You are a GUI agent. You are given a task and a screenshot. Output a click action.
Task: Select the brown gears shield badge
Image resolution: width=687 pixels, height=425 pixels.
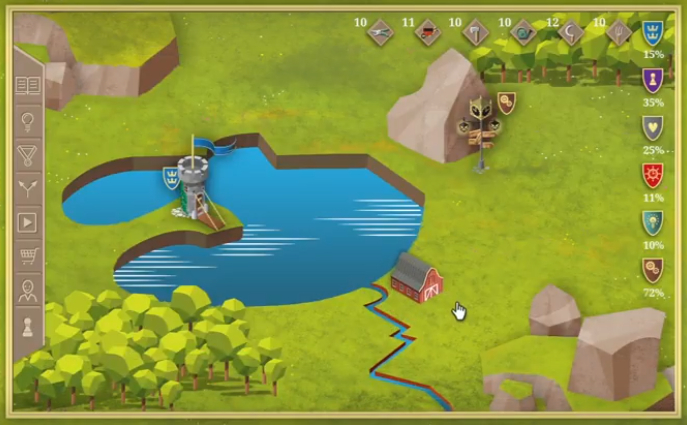653,270
